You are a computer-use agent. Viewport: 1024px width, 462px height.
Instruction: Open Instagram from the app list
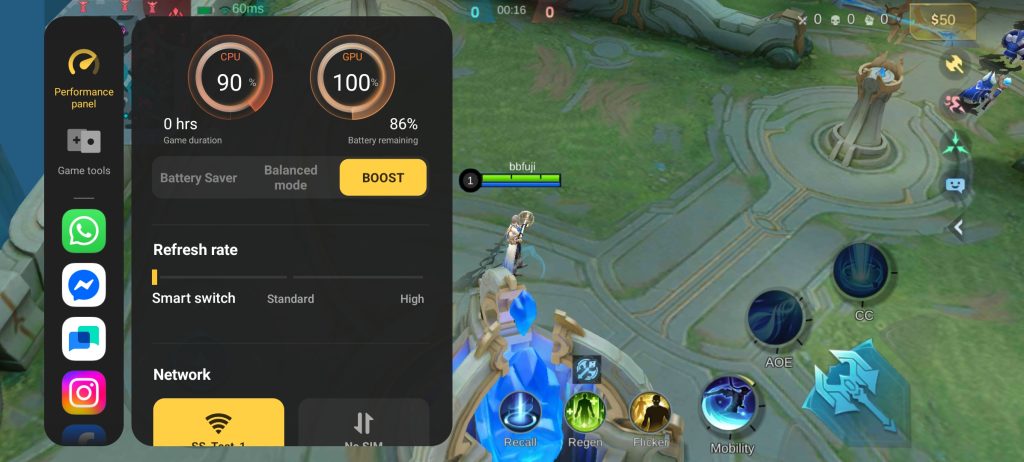[x=84, y=392]
